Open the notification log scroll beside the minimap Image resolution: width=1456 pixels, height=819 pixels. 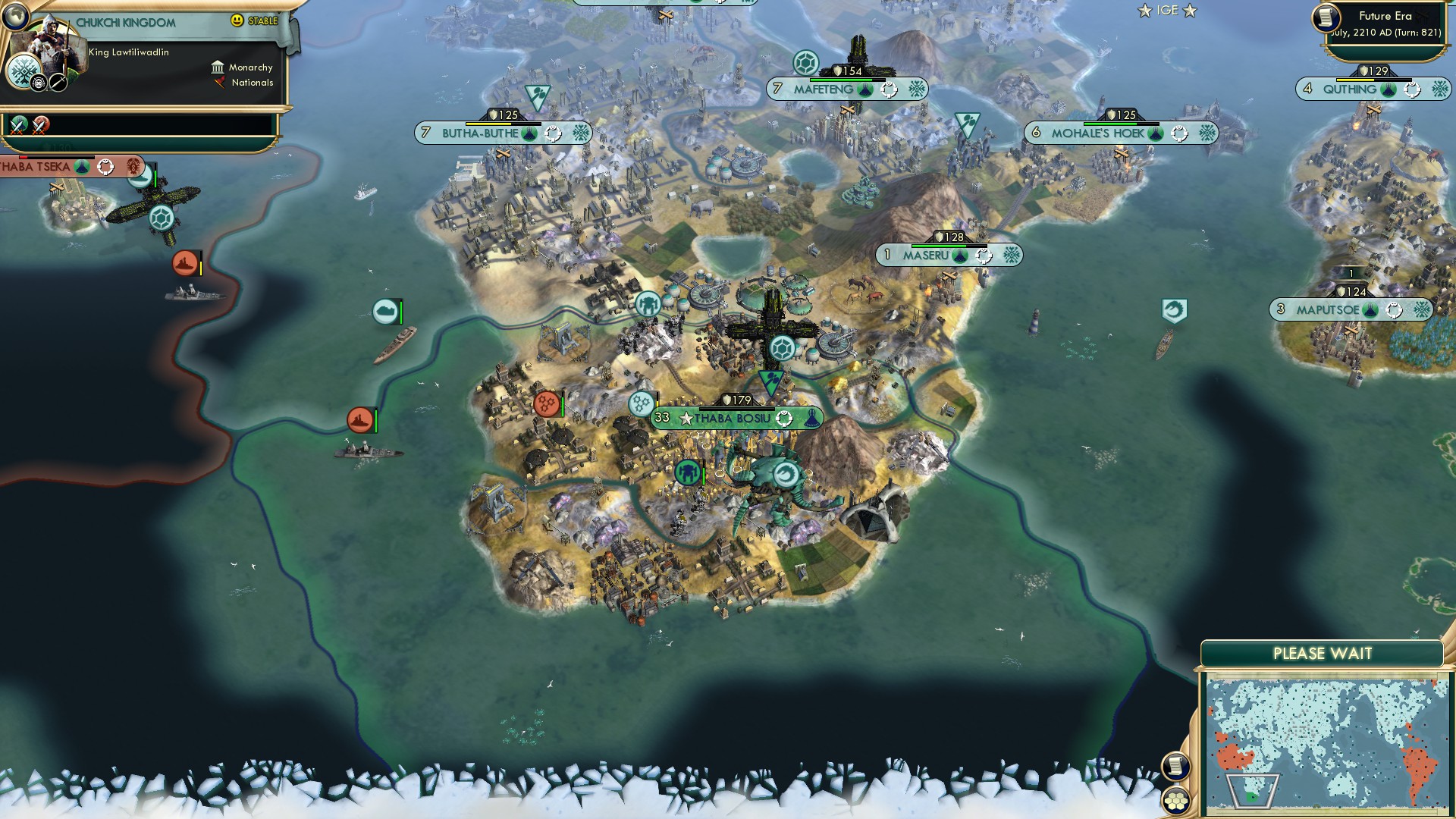coord(1176,767)
